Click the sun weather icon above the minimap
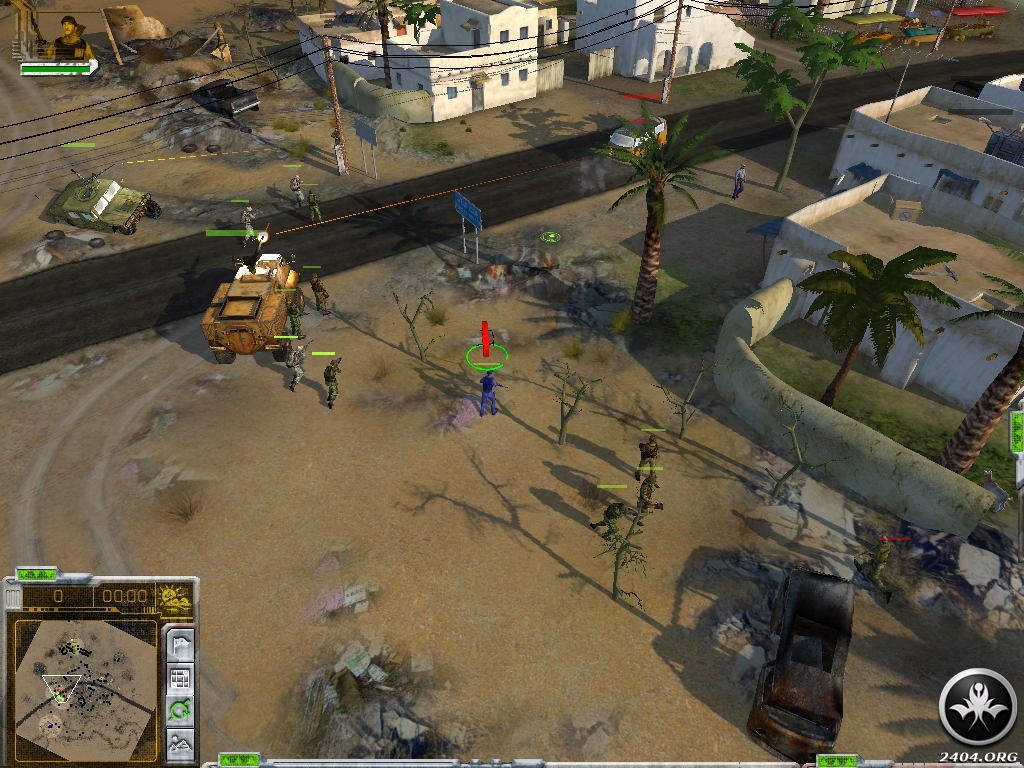1024x768 pixels. click(176, 598)
